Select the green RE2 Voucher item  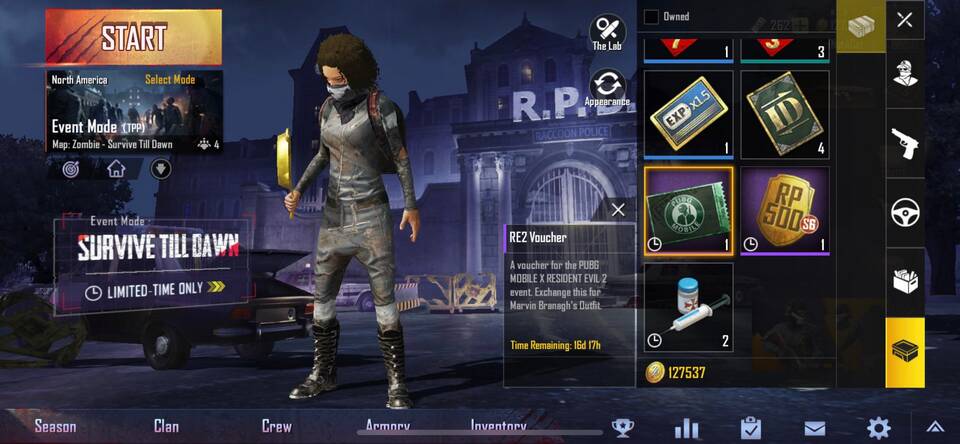tap(688, 210)
